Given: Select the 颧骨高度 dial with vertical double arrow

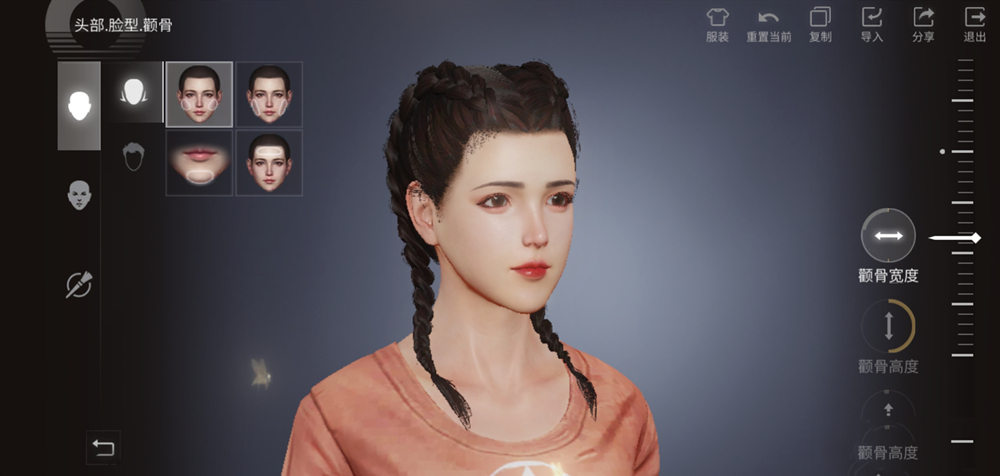Looking at the screenshot, I should pyautogui.click(x=888, y=325).
